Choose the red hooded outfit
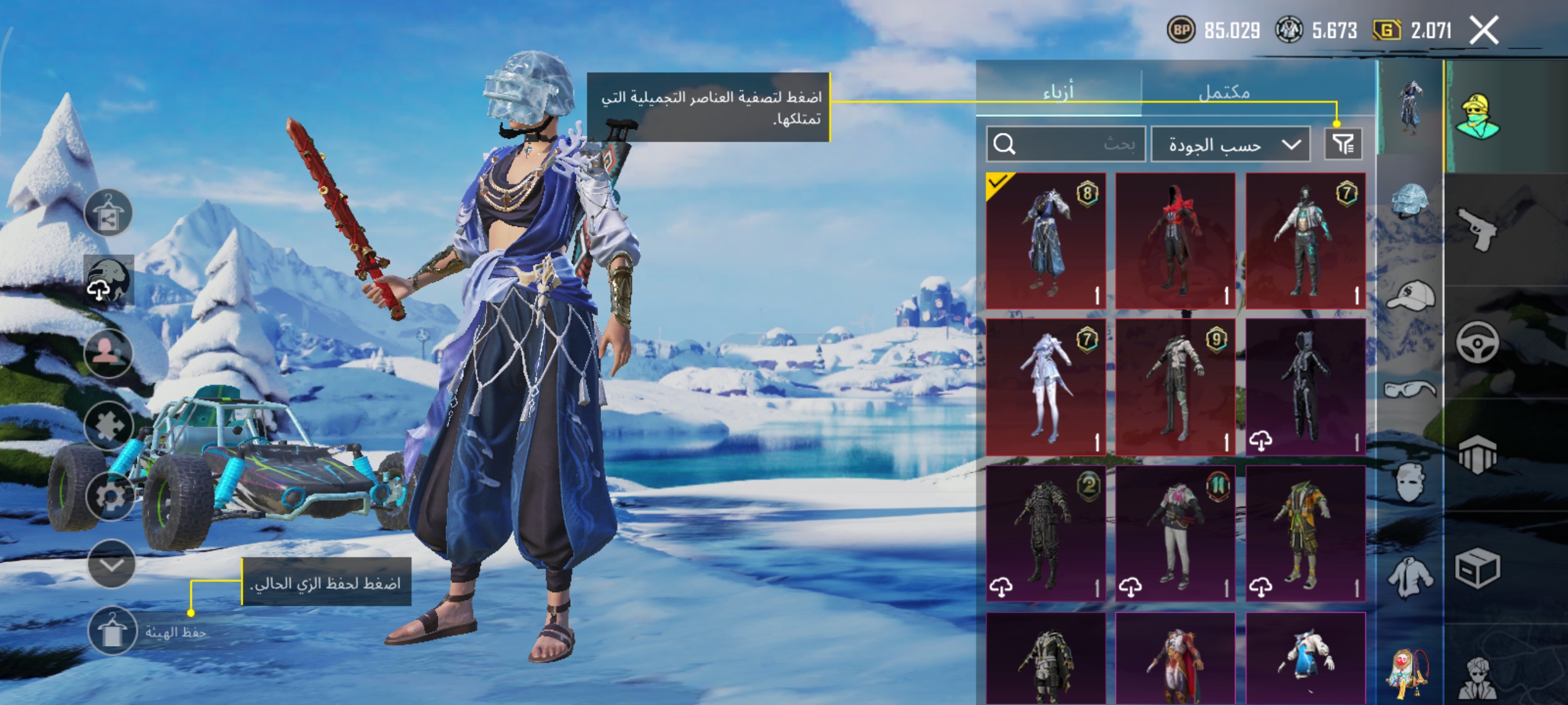Screen dimensions: 1568x705 click(x=1175, y=241)
